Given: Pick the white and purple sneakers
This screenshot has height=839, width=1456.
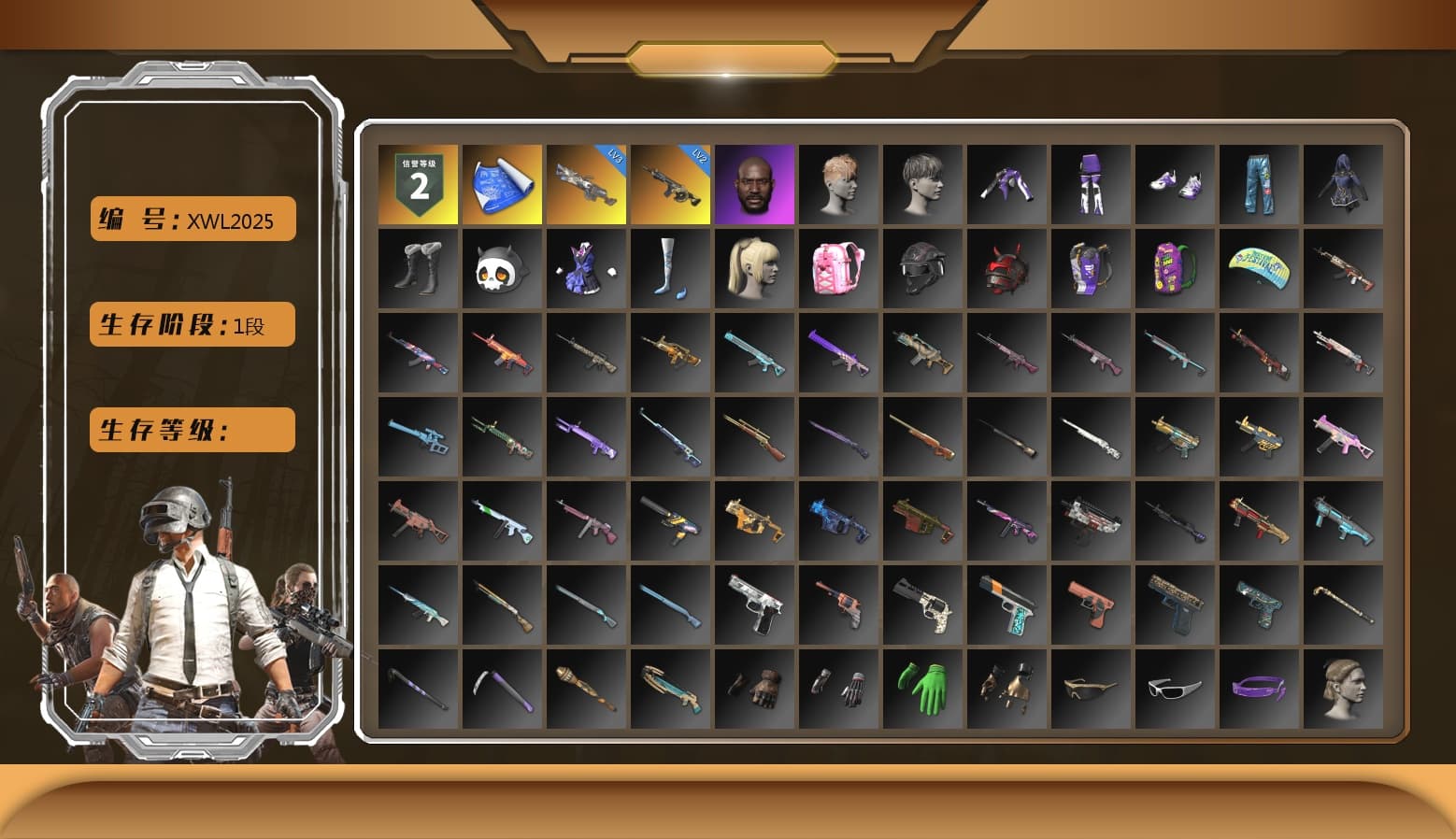Looking at the screenshot, I should pyautogui.click(x=1175, y=184).
